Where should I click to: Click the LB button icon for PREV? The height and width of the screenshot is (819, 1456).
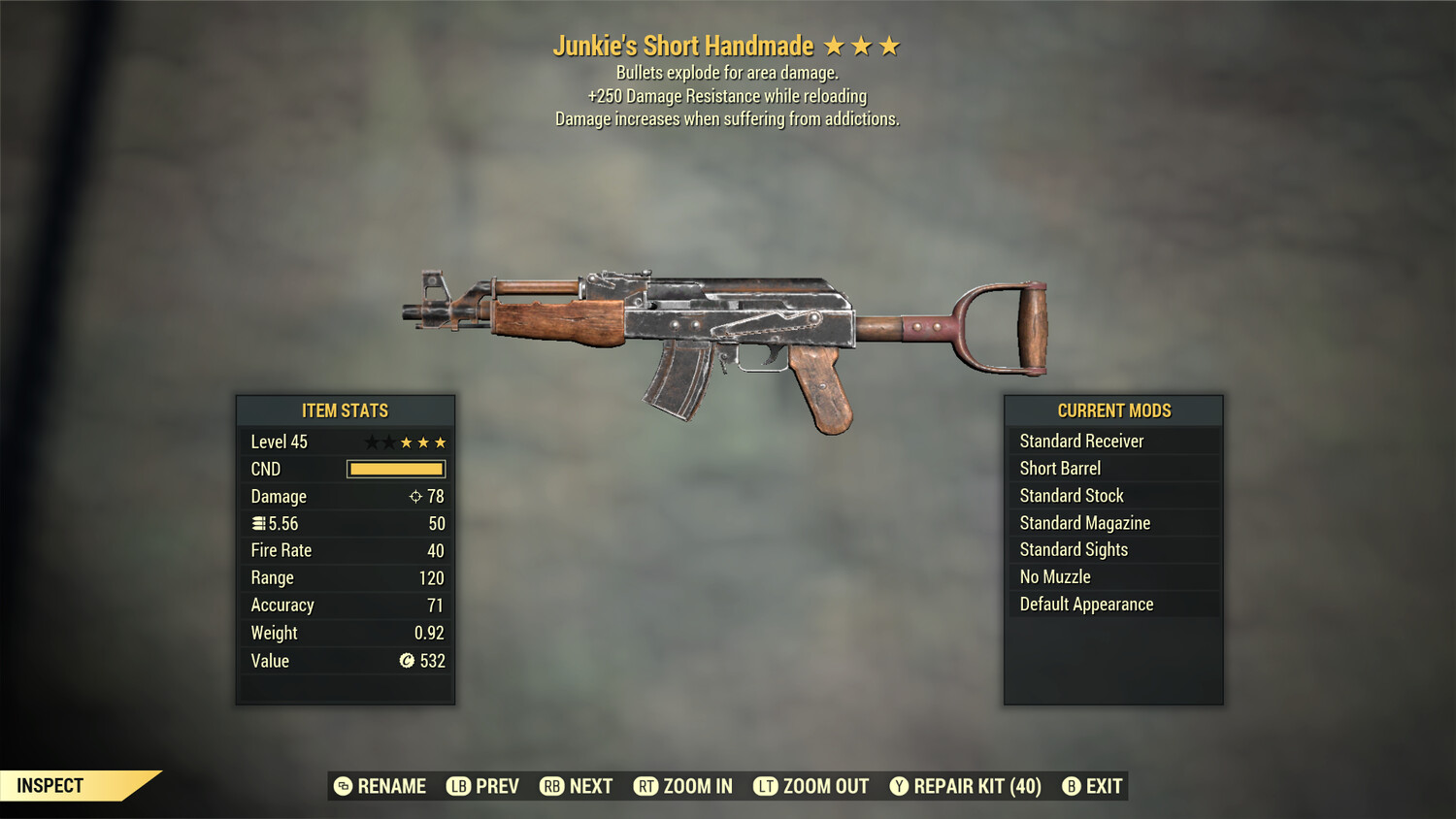(x=456, y=786)
